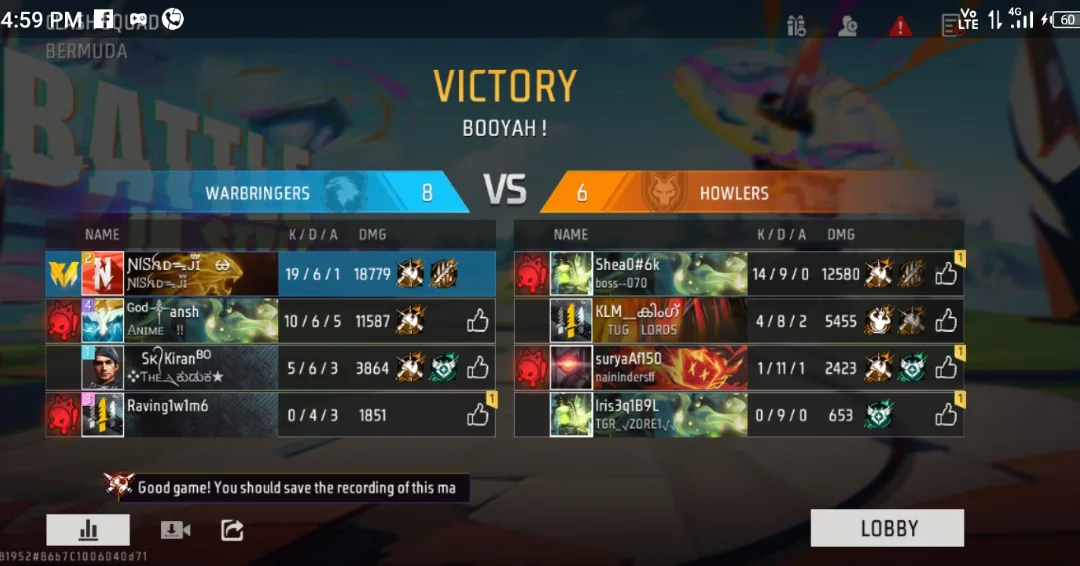View suryaAf150's avatar
Viewport: 1080px width, 566px height.
[571, 368]
